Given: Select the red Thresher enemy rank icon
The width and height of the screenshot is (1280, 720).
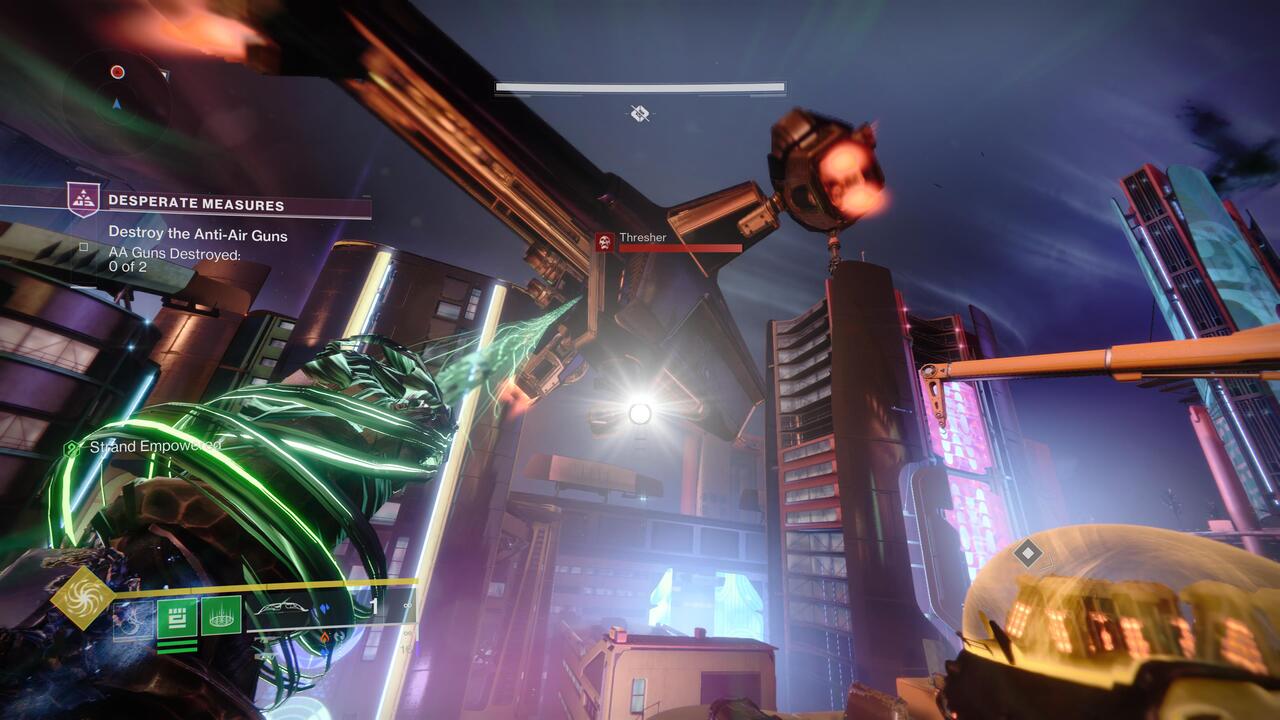Looking at the screenshot, I should coord(604,240).
